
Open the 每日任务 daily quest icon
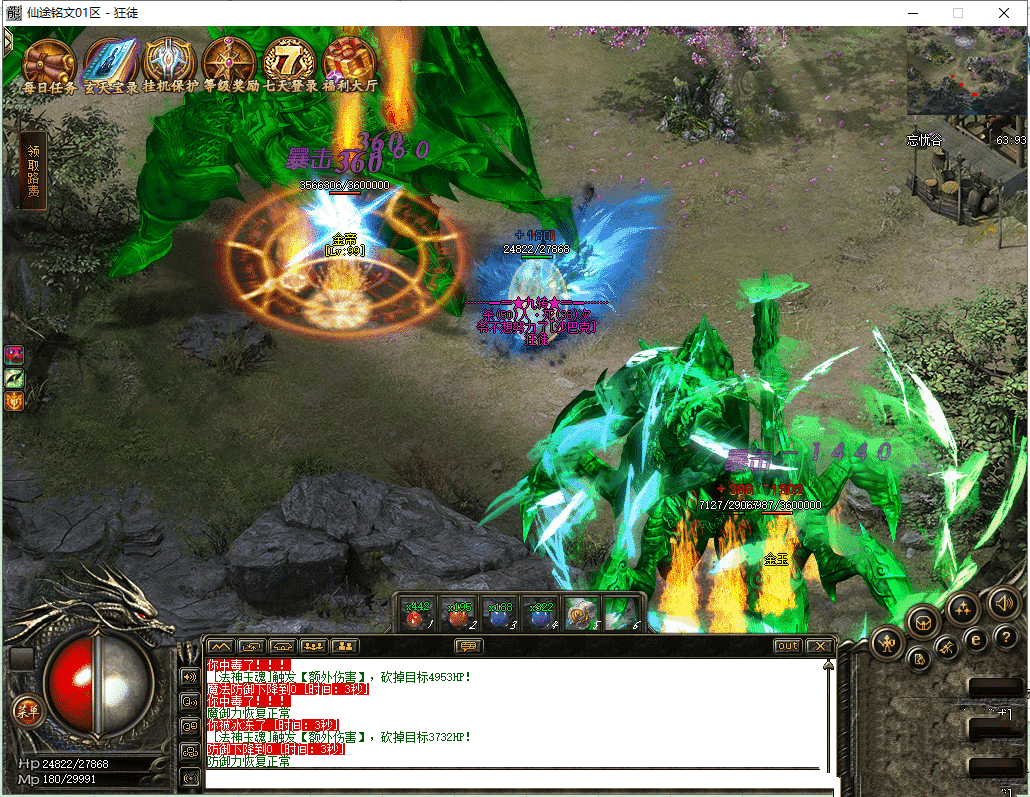[x=49, y=61]
